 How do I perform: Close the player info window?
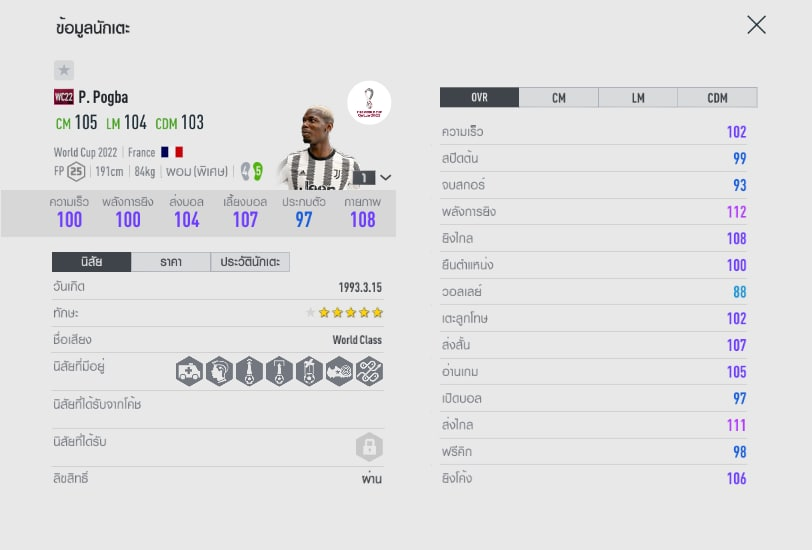tap(756, 25)
